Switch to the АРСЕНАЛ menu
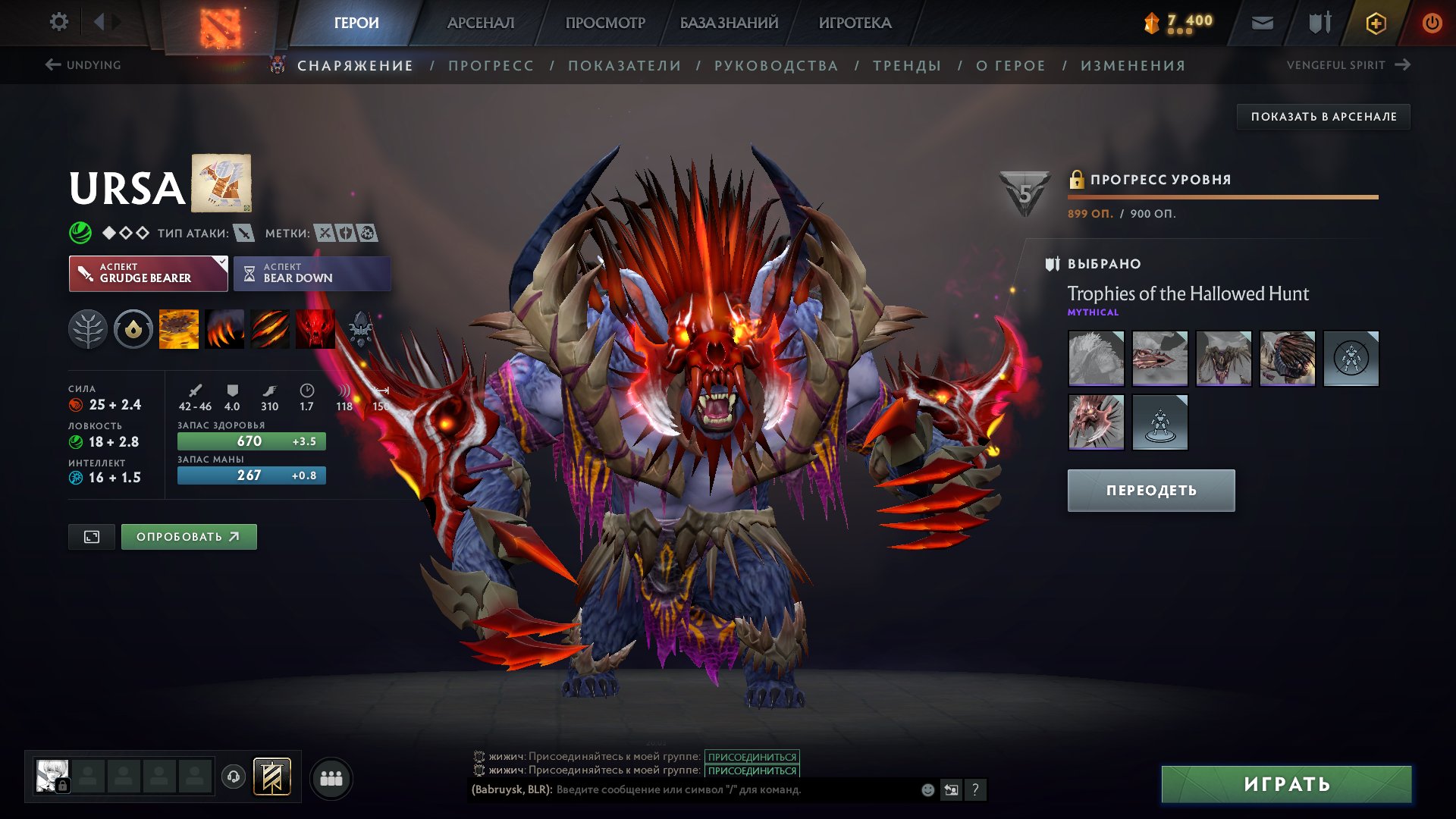Image resolution: width=1456 pixels, height=819 pixels. [x=479, y=22]
